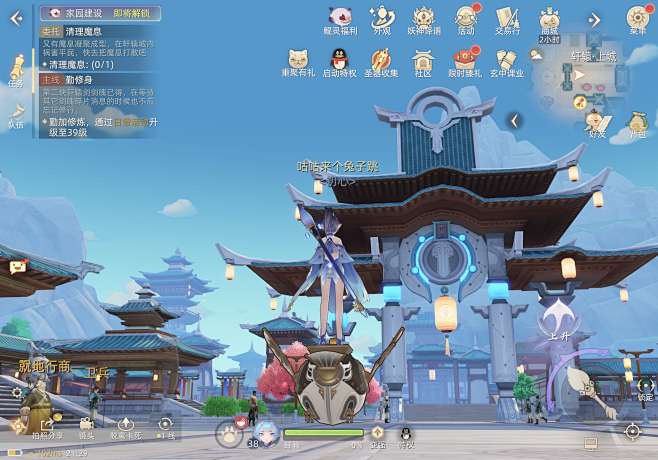Open 启动特权 penguin icon
Viewport: 658px width, 460px height.
pyautogui.click(x=339, y=60)
